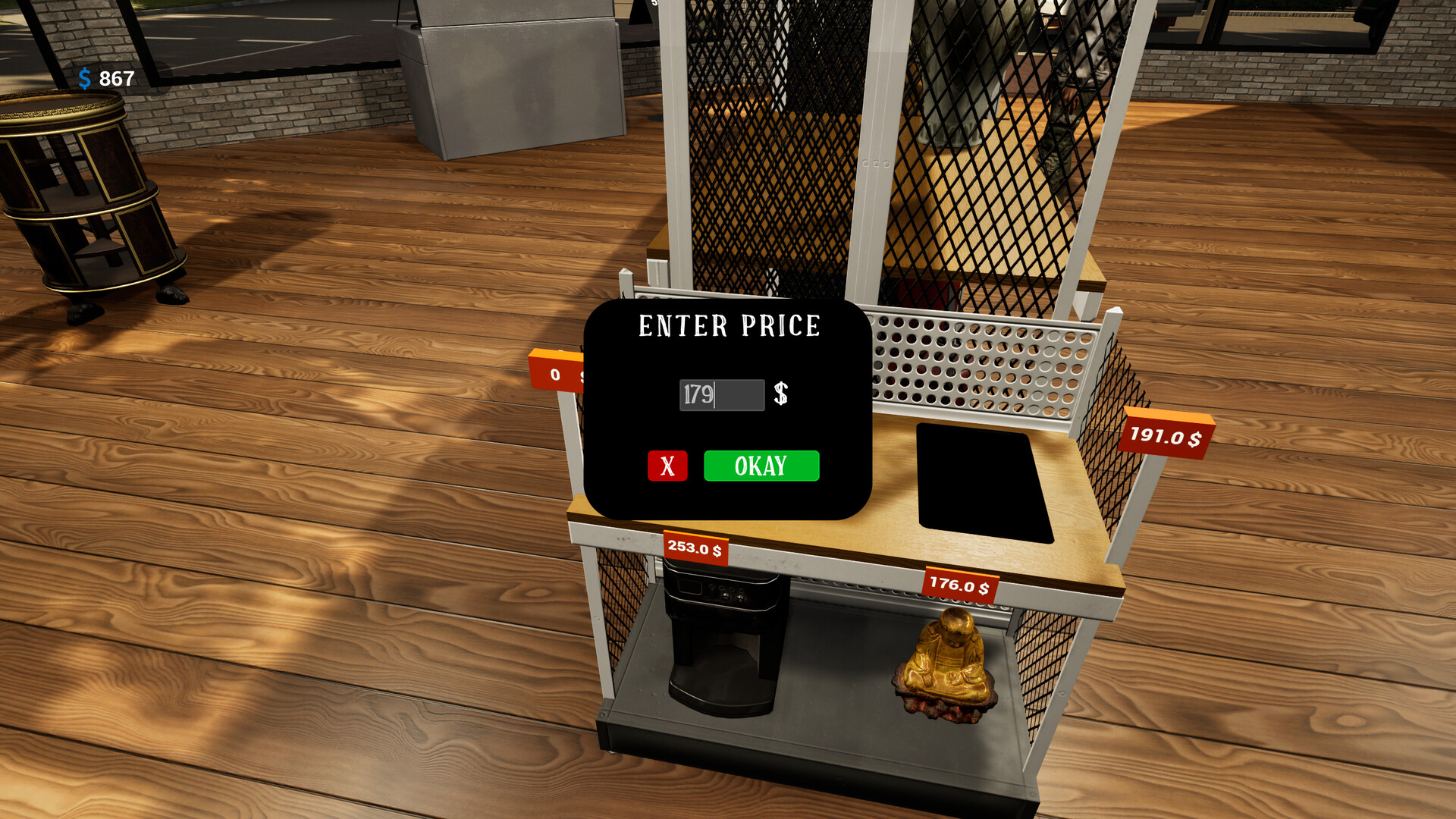Image resolution: width=1456 pixels, height=819 pixels.
Task: Select the 253.0 $ price tag
Action: pos(695,547)
